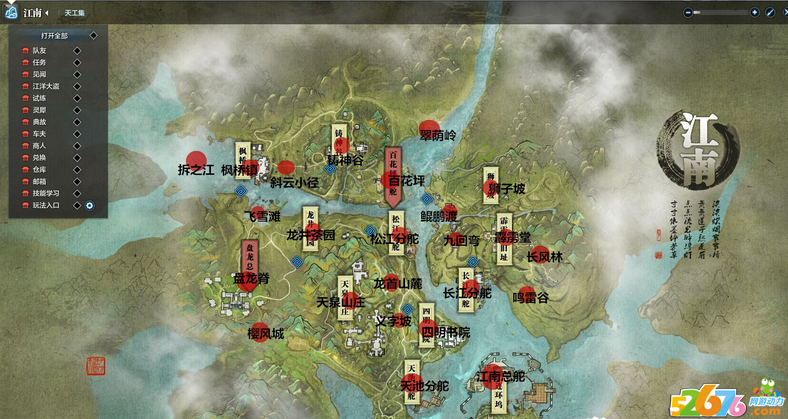Image resolution: width=788 pixels, height=419 pixels.
Task: Toggle the 江洋大盗 filter entry
Action: pos(44,86)
